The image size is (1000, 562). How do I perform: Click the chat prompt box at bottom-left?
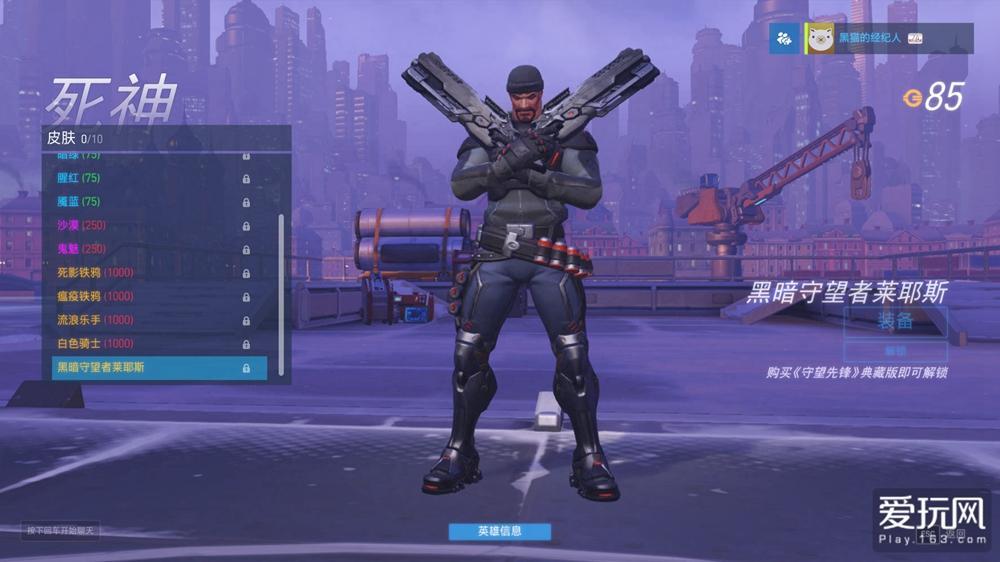[x=62, y=530]
